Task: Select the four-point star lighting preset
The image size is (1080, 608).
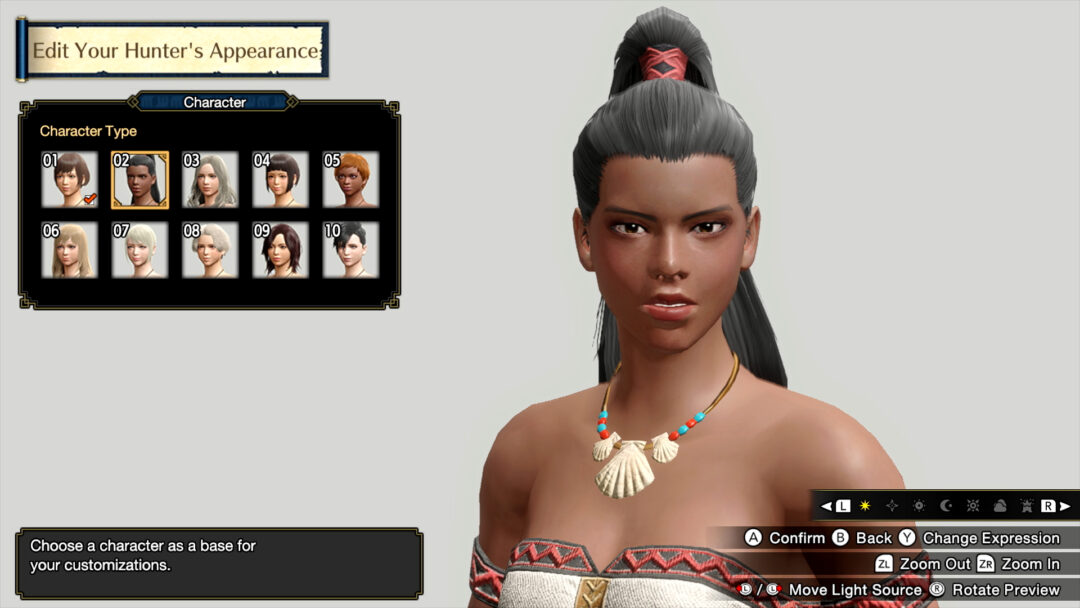Action: (x=892, y=506)
